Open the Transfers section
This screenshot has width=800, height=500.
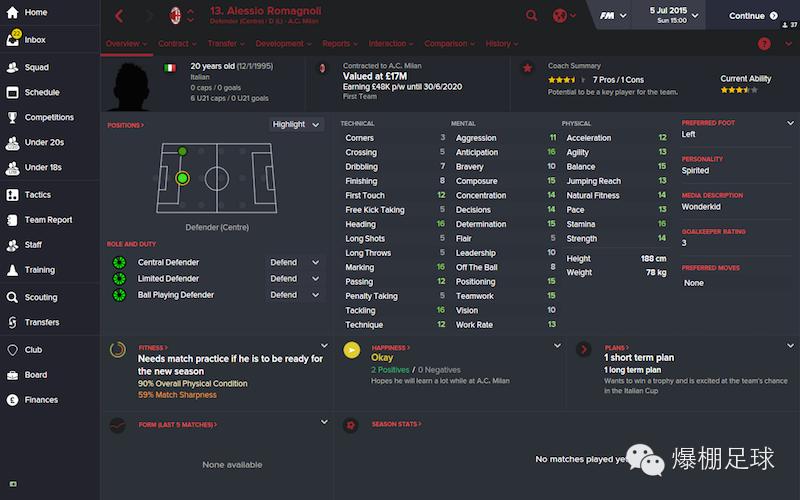click(x=42, y=322)
